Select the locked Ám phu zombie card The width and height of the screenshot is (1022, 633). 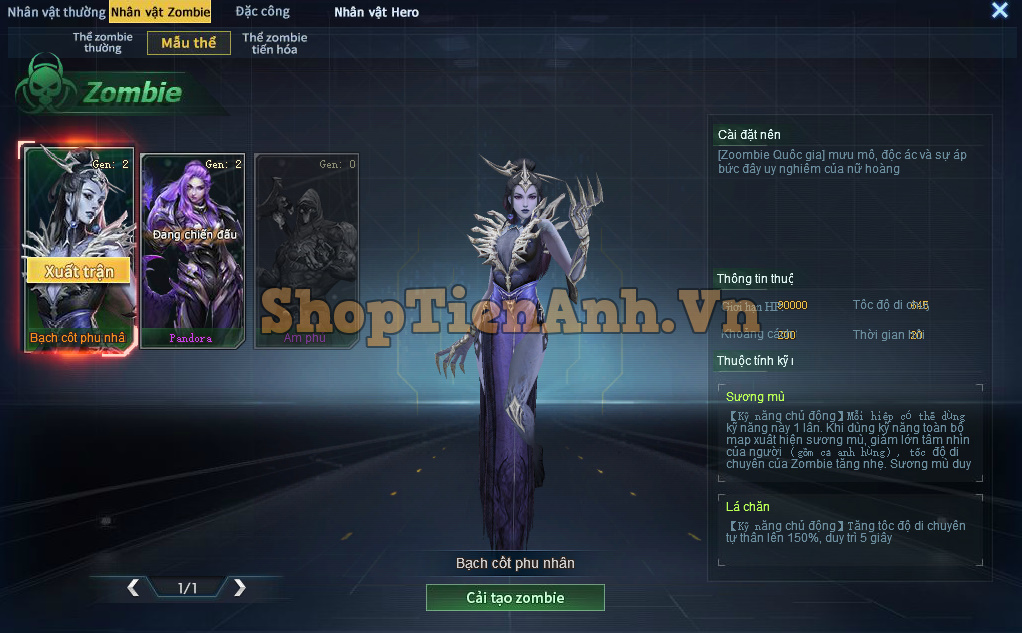click(x=305, y=250)
